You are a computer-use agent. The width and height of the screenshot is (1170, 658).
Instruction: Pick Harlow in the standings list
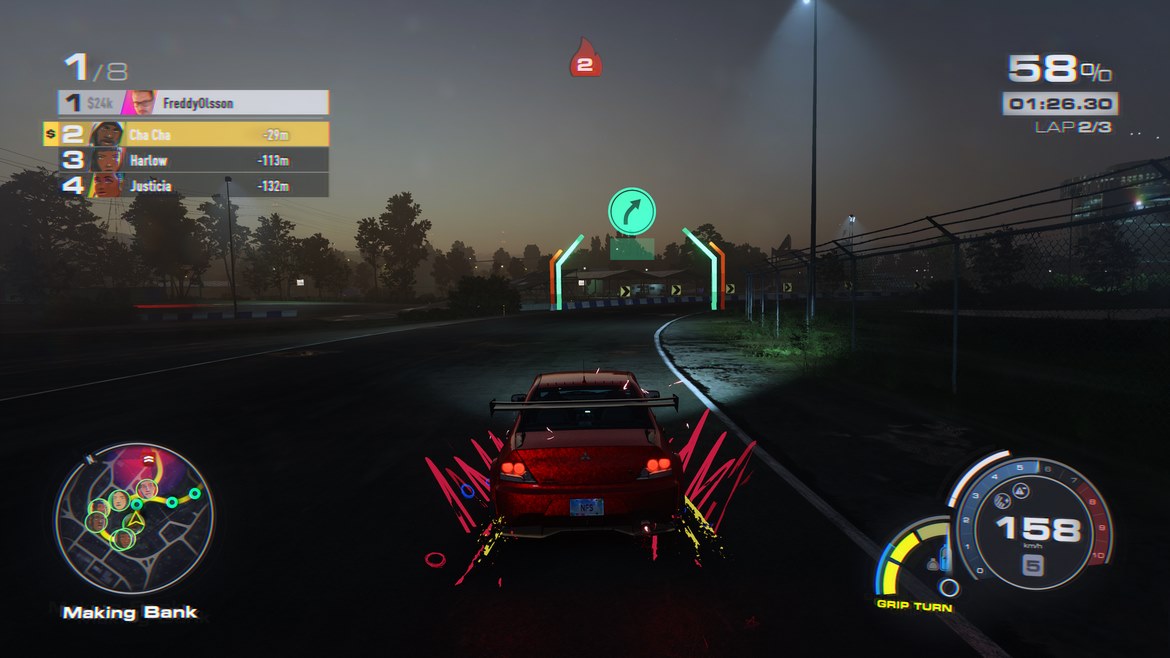tap(194, 160)
